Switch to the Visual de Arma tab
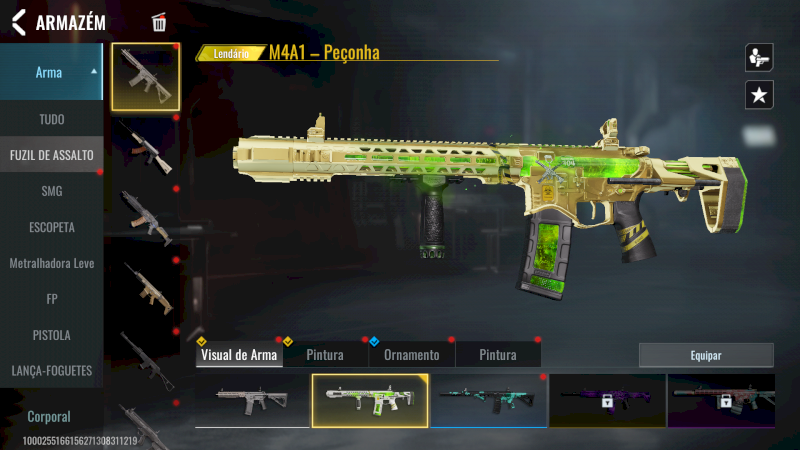Viewport: 800px width, 450px height. (239, 355)
